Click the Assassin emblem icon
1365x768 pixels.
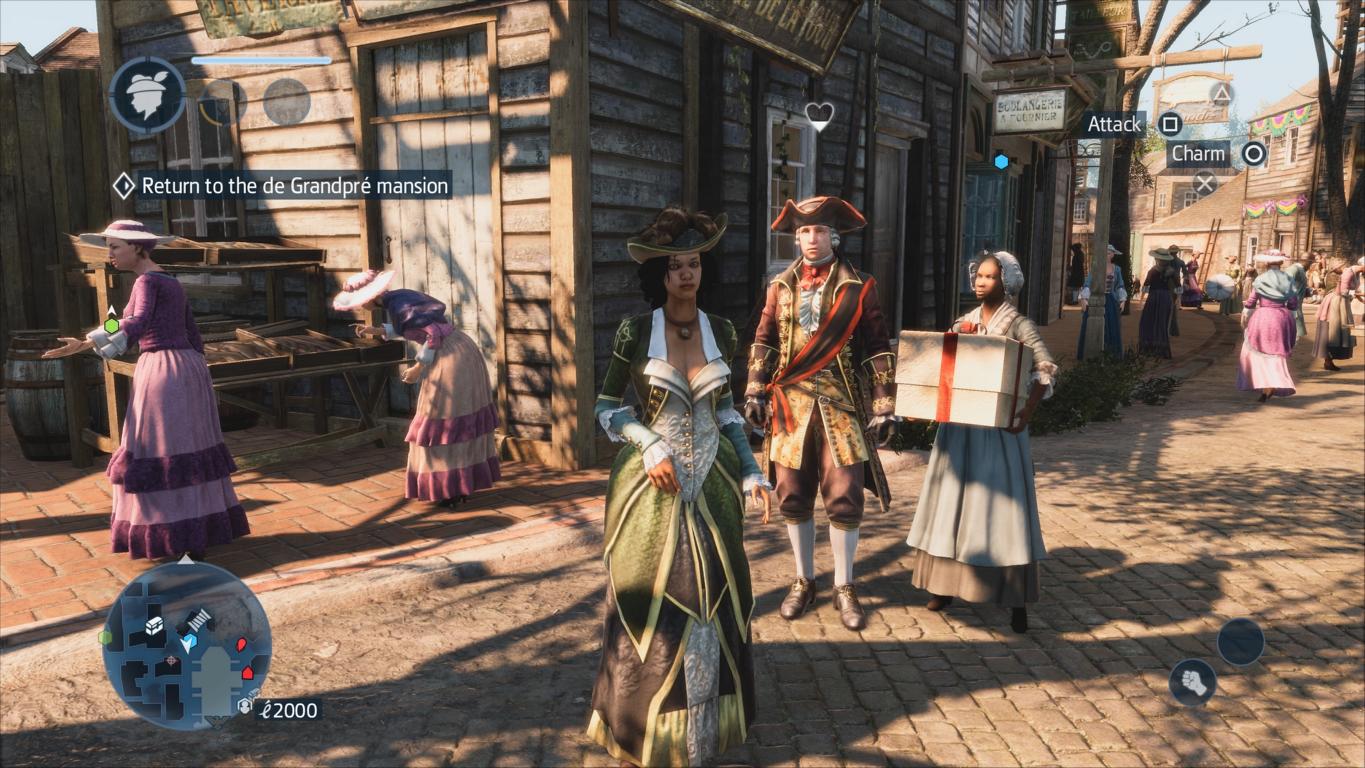(x=147, y=95)
